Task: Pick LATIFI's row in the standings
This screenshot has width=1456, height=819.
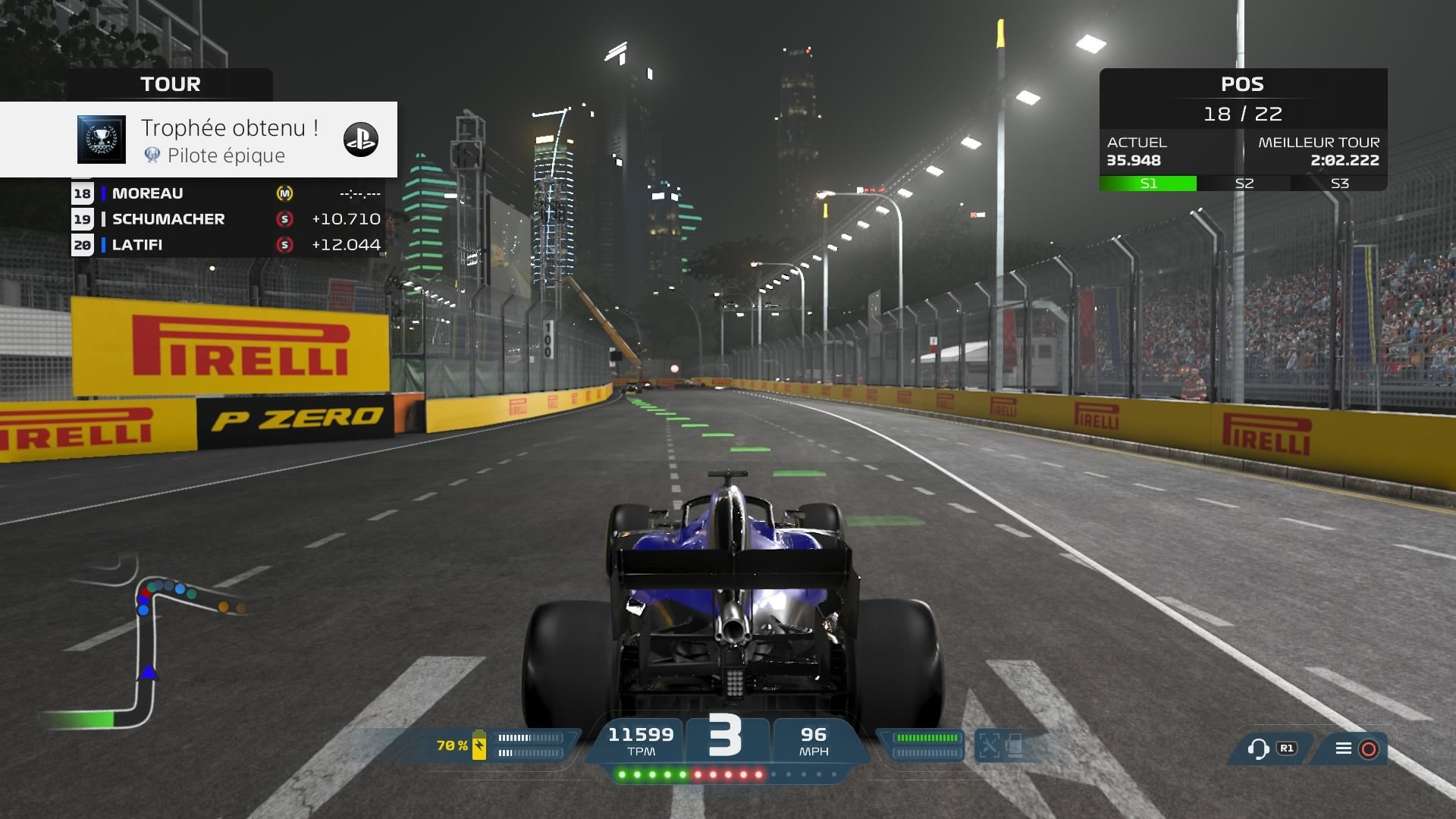Action: point(226,245)
